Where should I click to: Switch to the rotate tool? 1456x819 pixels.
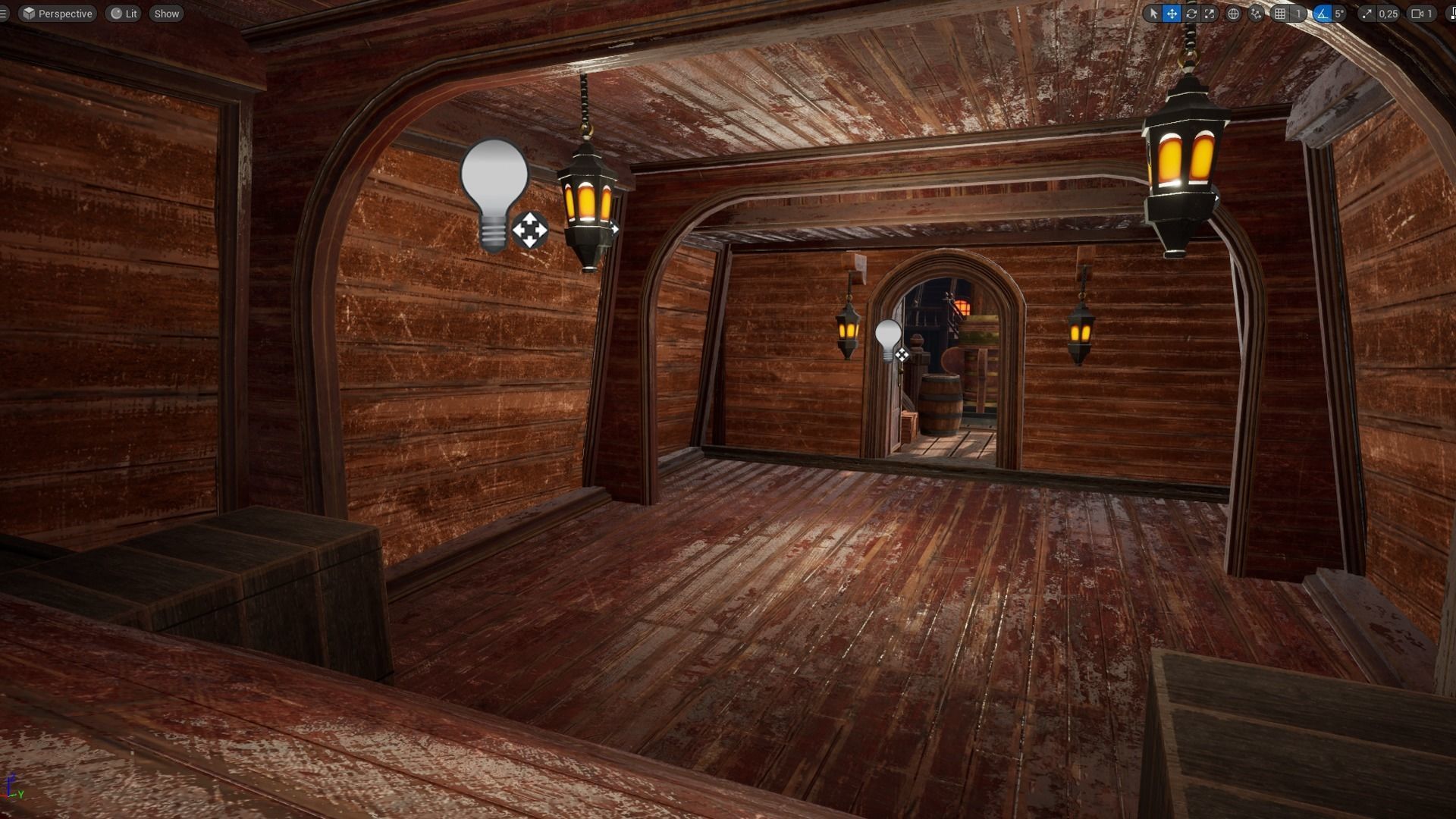click(1191, 14)
